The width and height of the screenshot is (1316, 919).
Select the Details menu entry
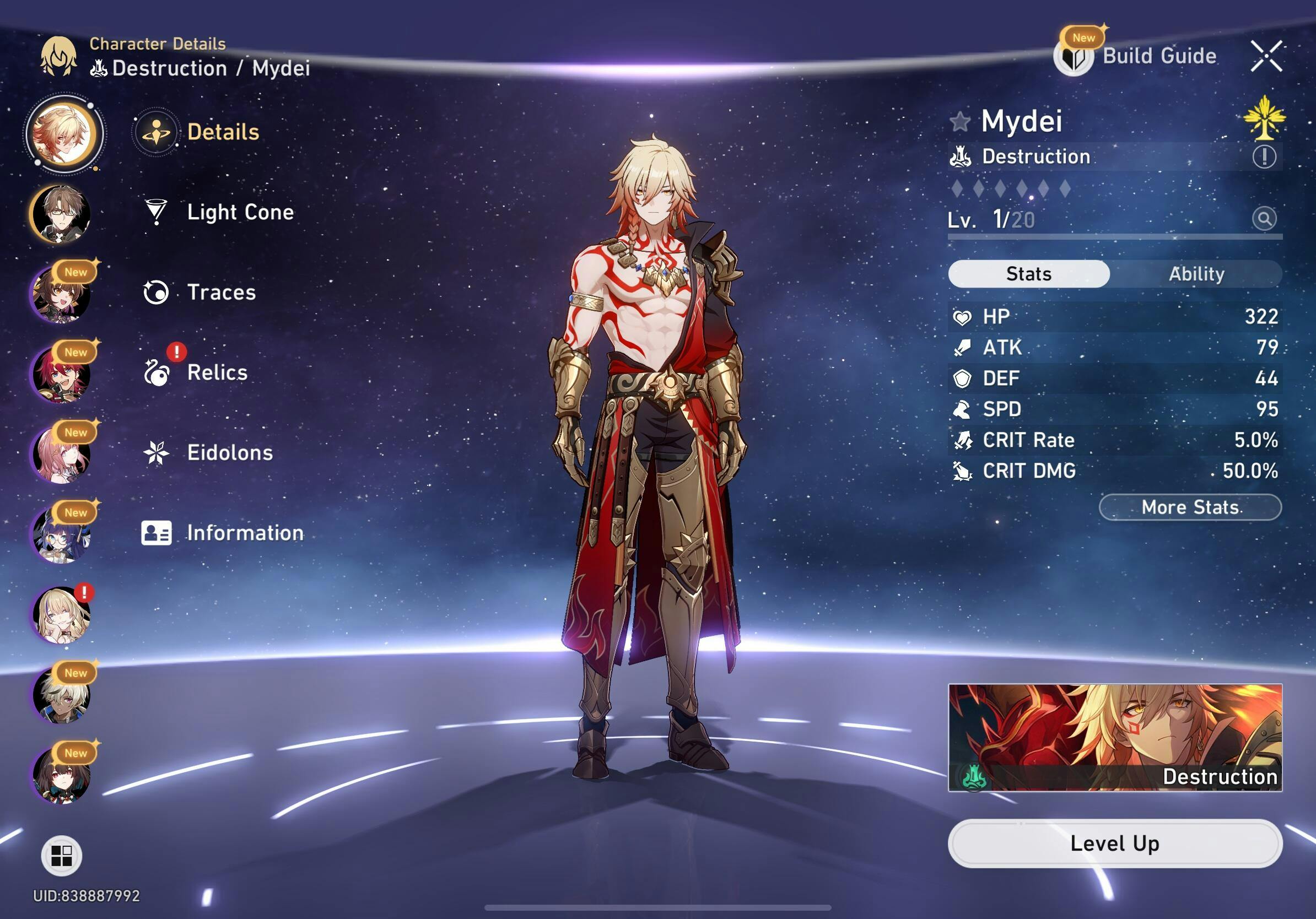click(223, 132)
